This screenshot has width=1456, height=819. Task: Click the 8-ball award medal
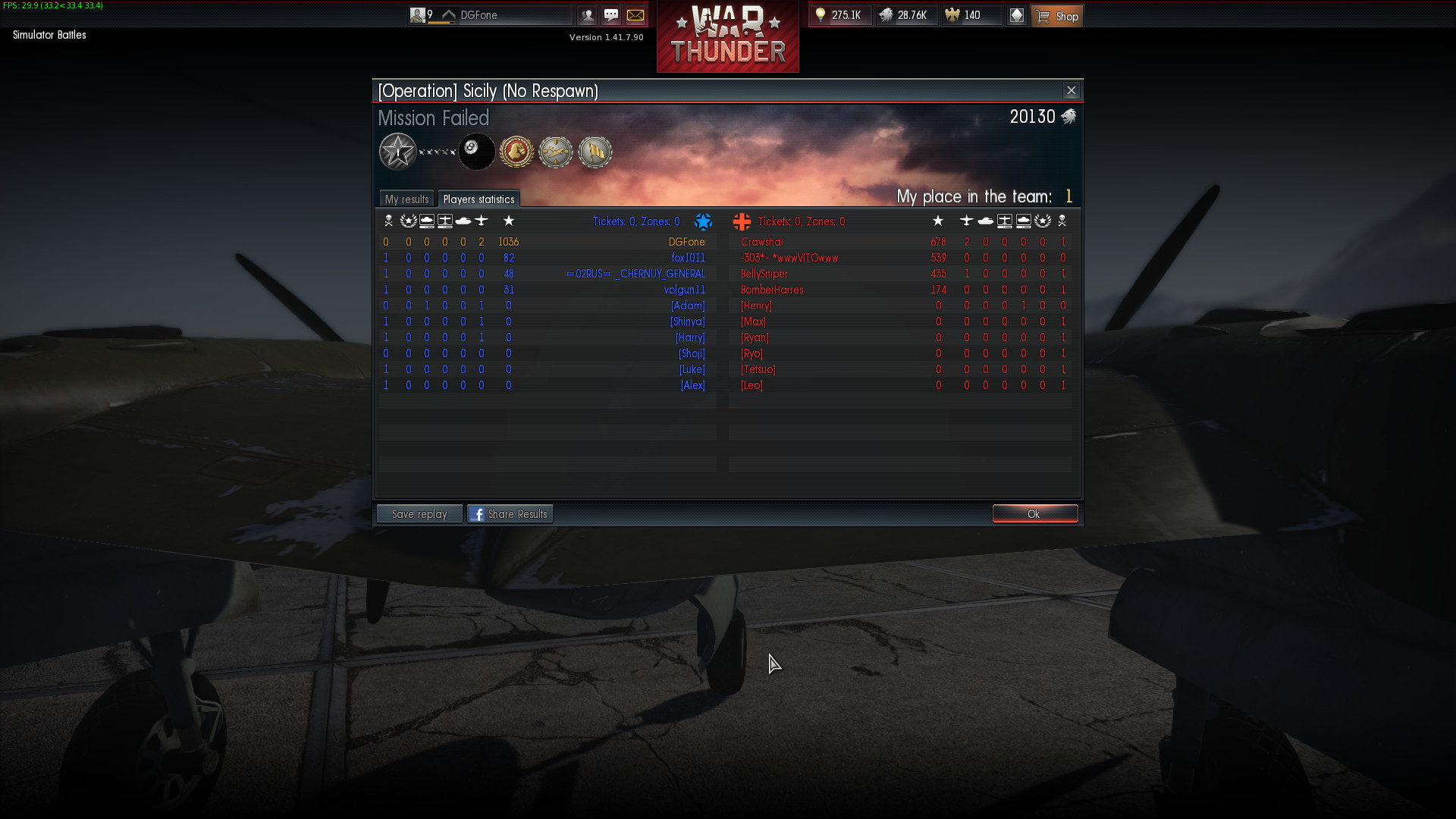[x=476, y=152]
